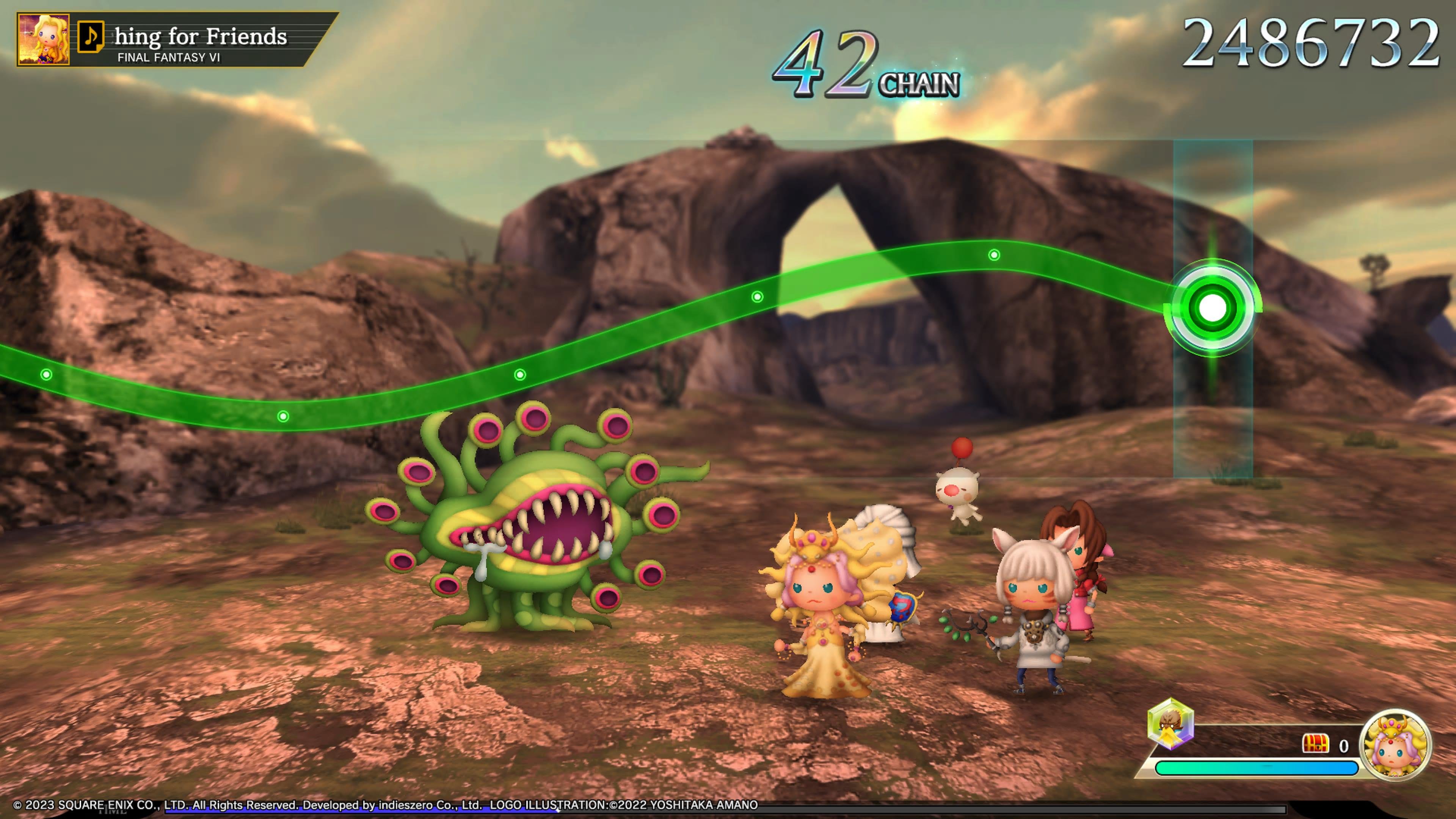Select the golden music note icon

(x=91, y=37)
